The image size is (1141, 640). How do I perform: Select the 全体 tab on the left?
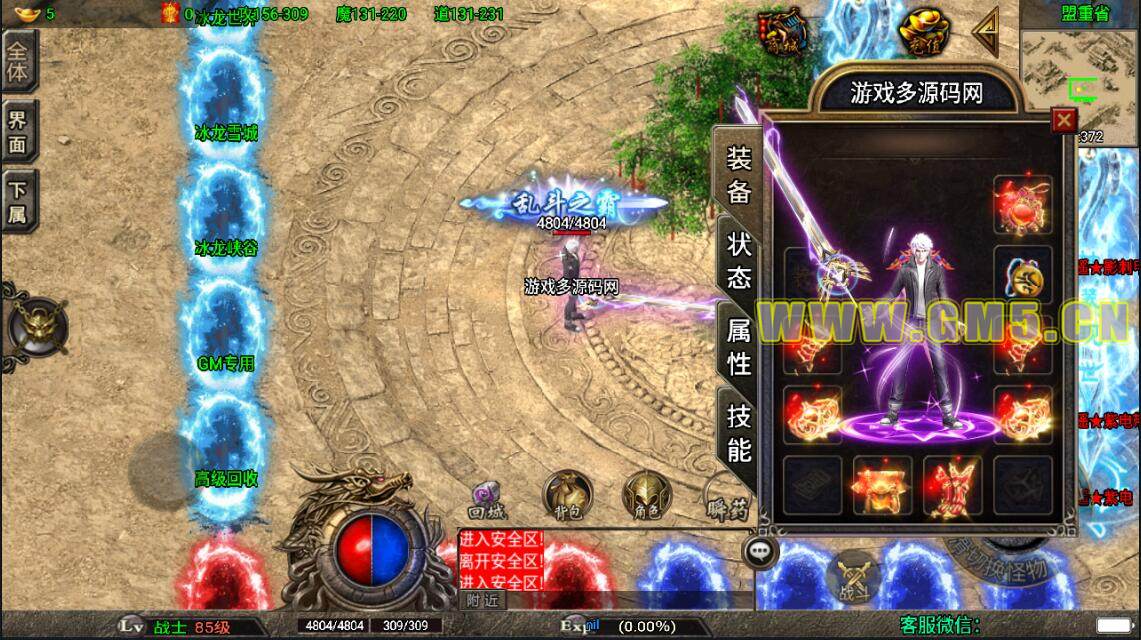[x=19, y=61]
